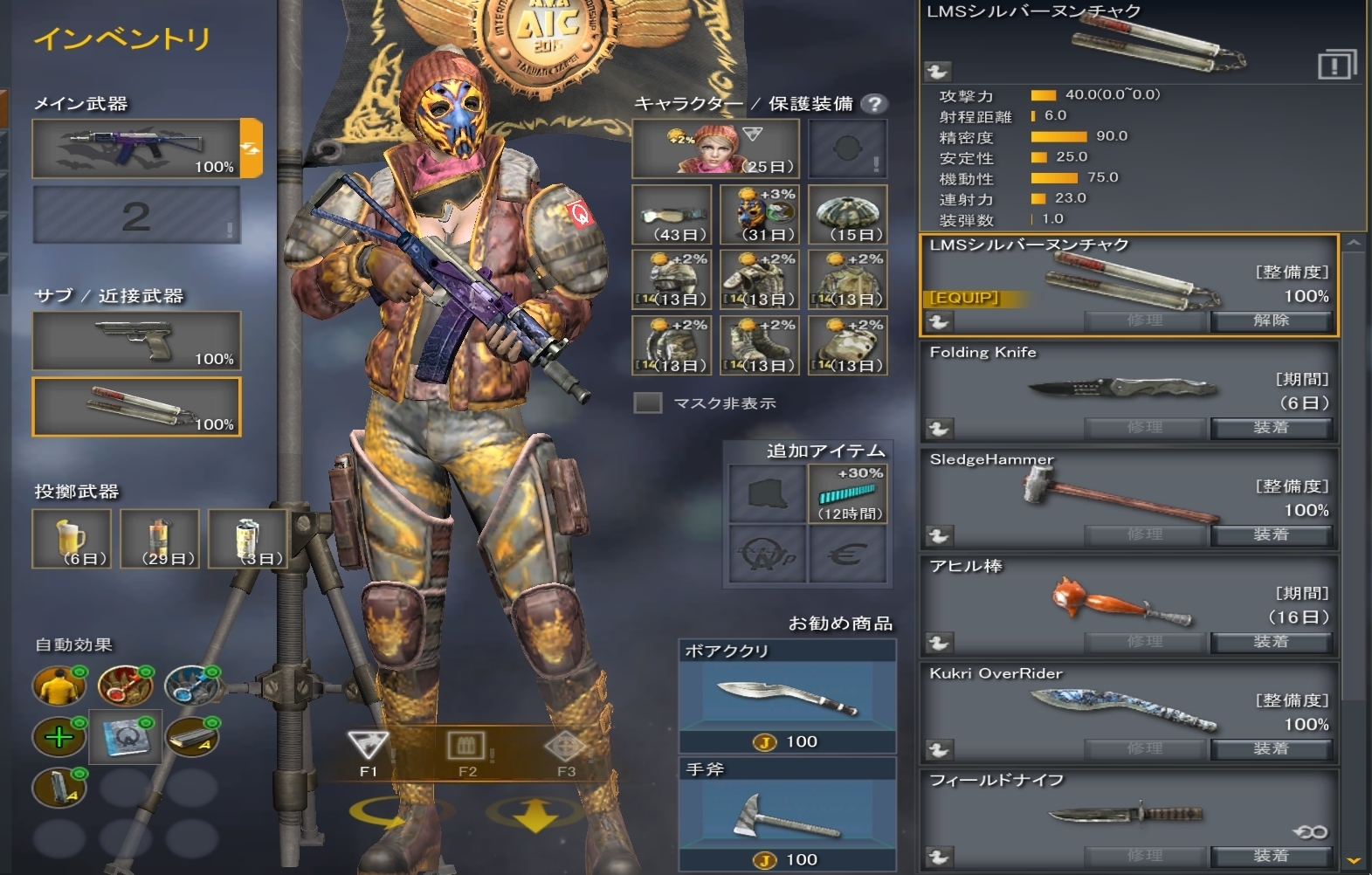This screenshot has width=1372, height=875.
Task: Select the helmet slot with 15 days
Action: (x=847, y=214)
